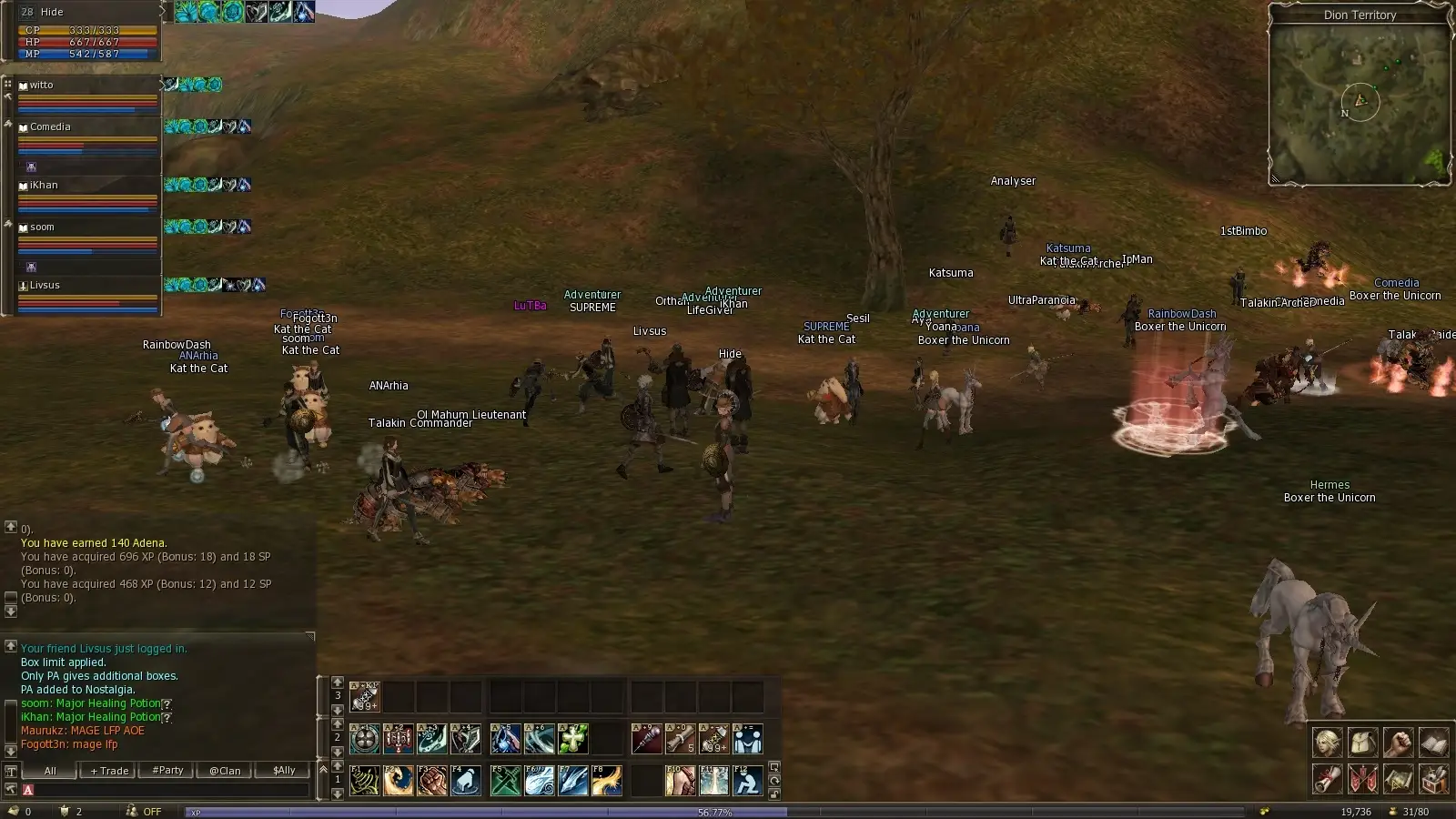Switch to the +Trade chat tab
The height and width of the screenshot is (819, 1456).
coord(109,771)
